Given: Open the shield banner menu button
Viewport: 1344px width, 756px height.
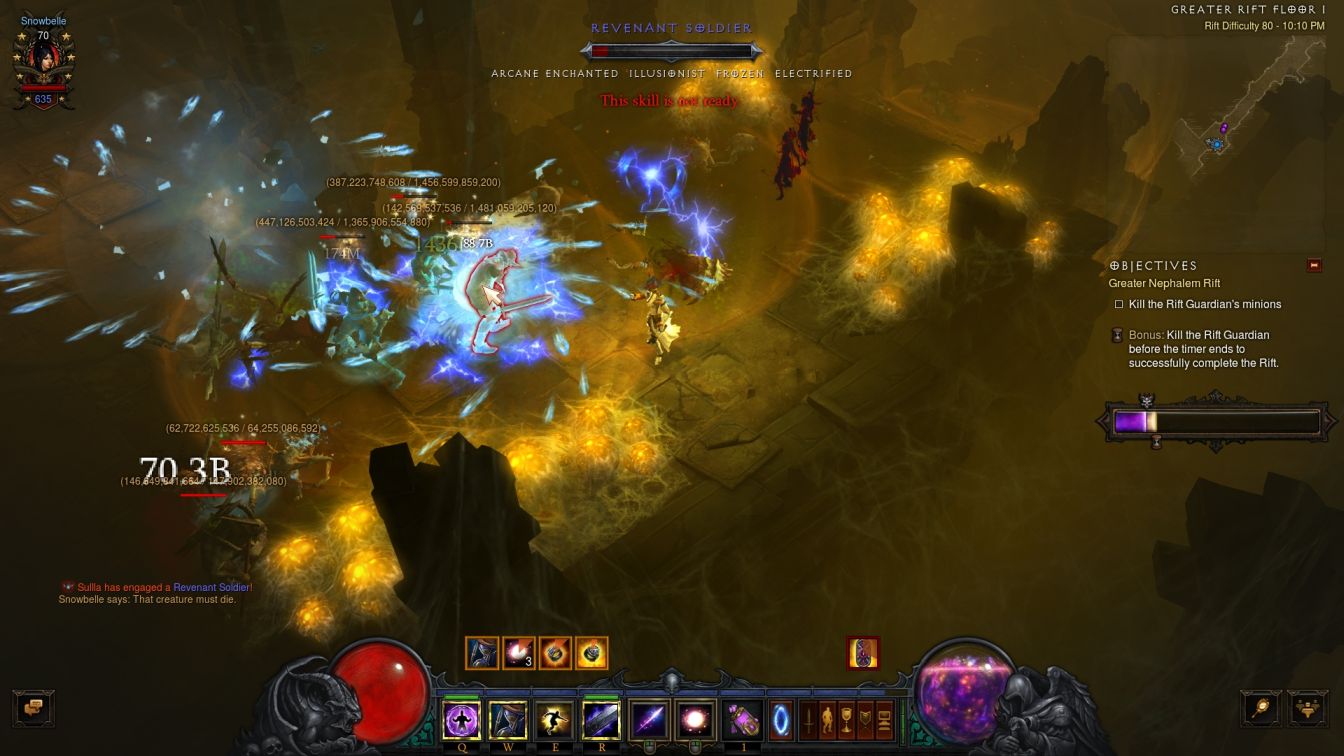Looking at the screenshot, I should click(866, 720).
